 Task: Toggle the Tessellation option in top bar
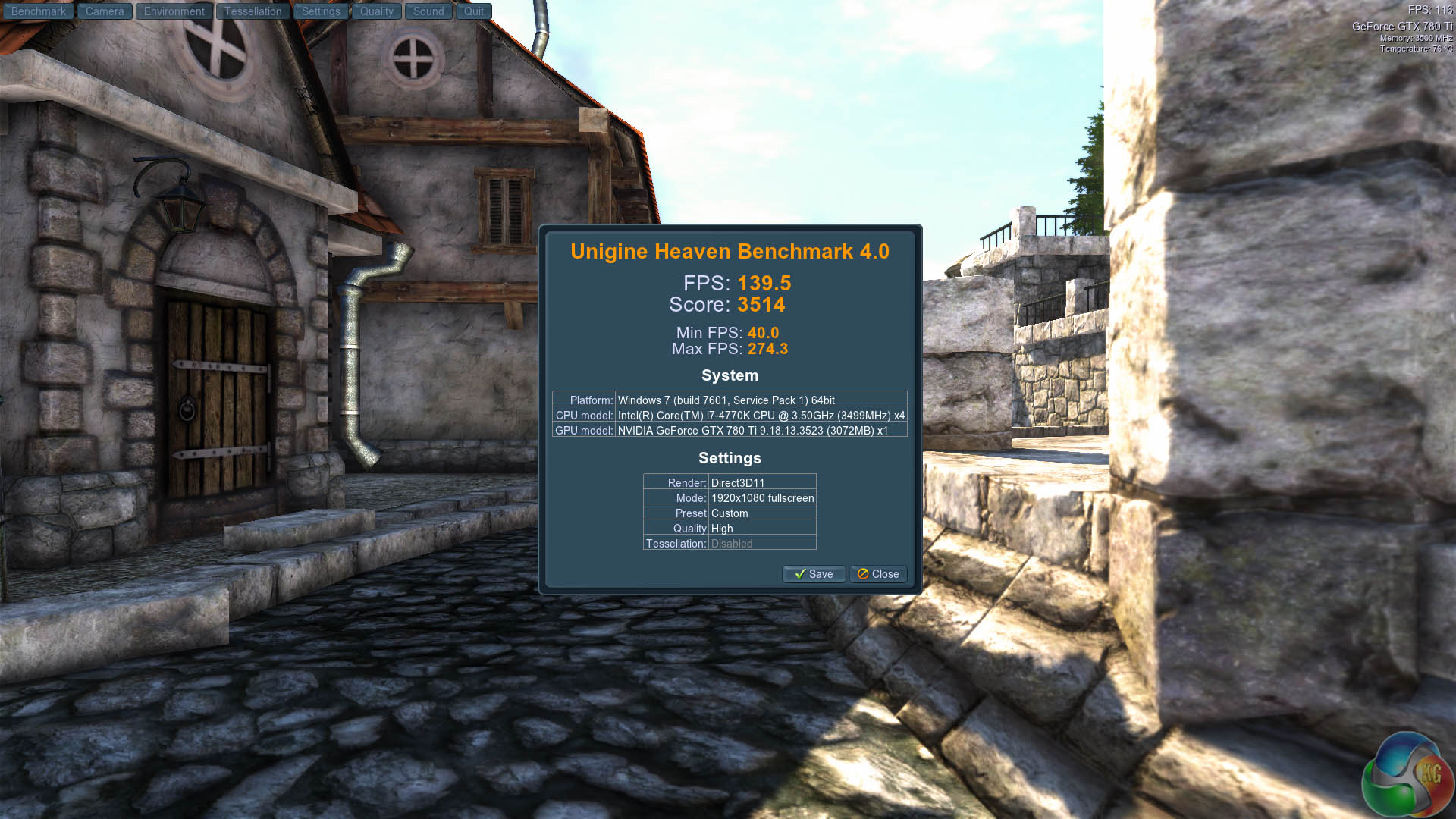[253, 11]
